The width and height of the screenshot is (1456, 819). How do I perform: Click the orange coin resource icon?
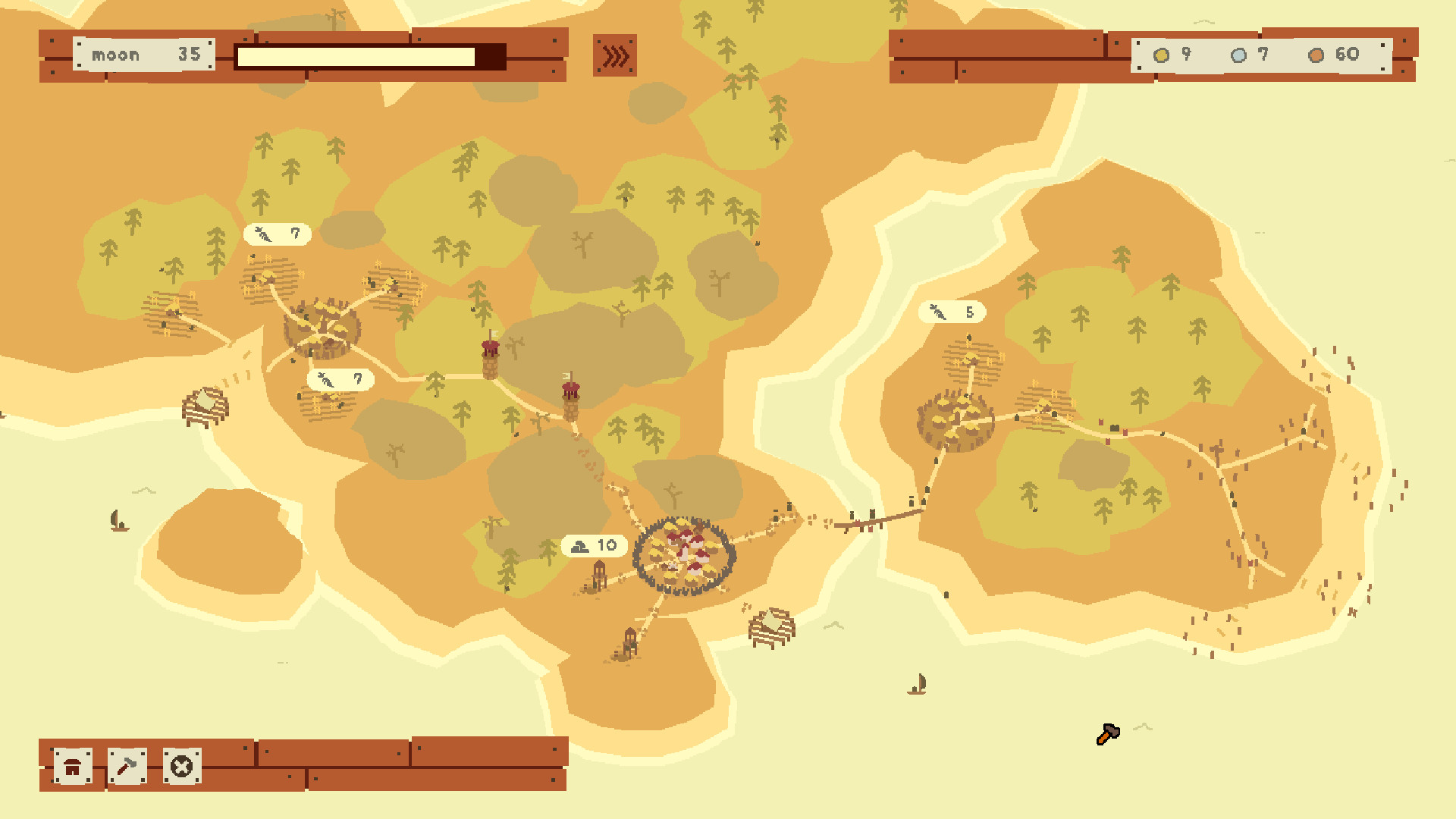(x=1316, y=55)
